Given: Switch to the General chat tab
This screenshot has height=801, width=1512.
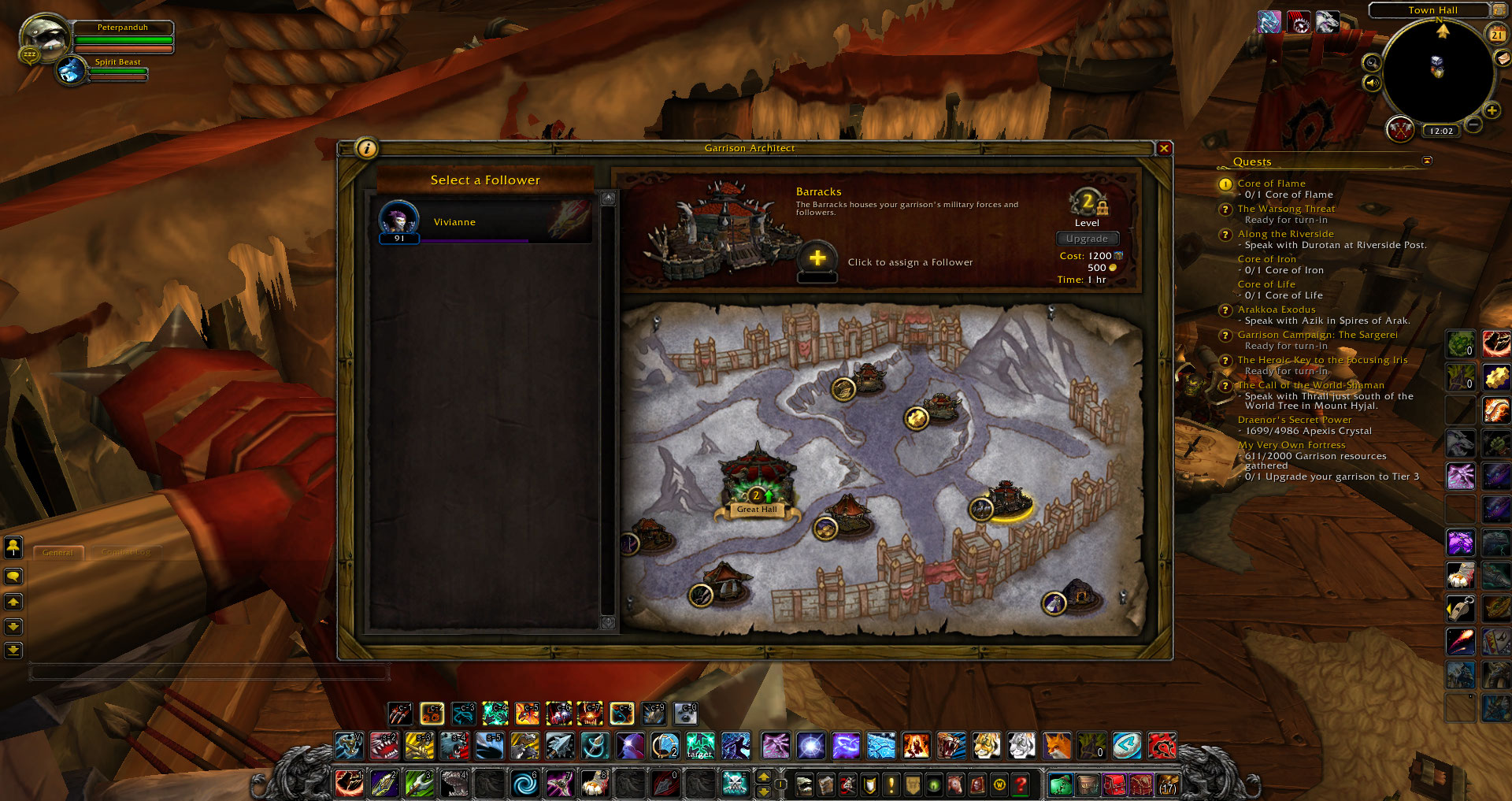Looking at the screenshot, I should pos(57,552).
